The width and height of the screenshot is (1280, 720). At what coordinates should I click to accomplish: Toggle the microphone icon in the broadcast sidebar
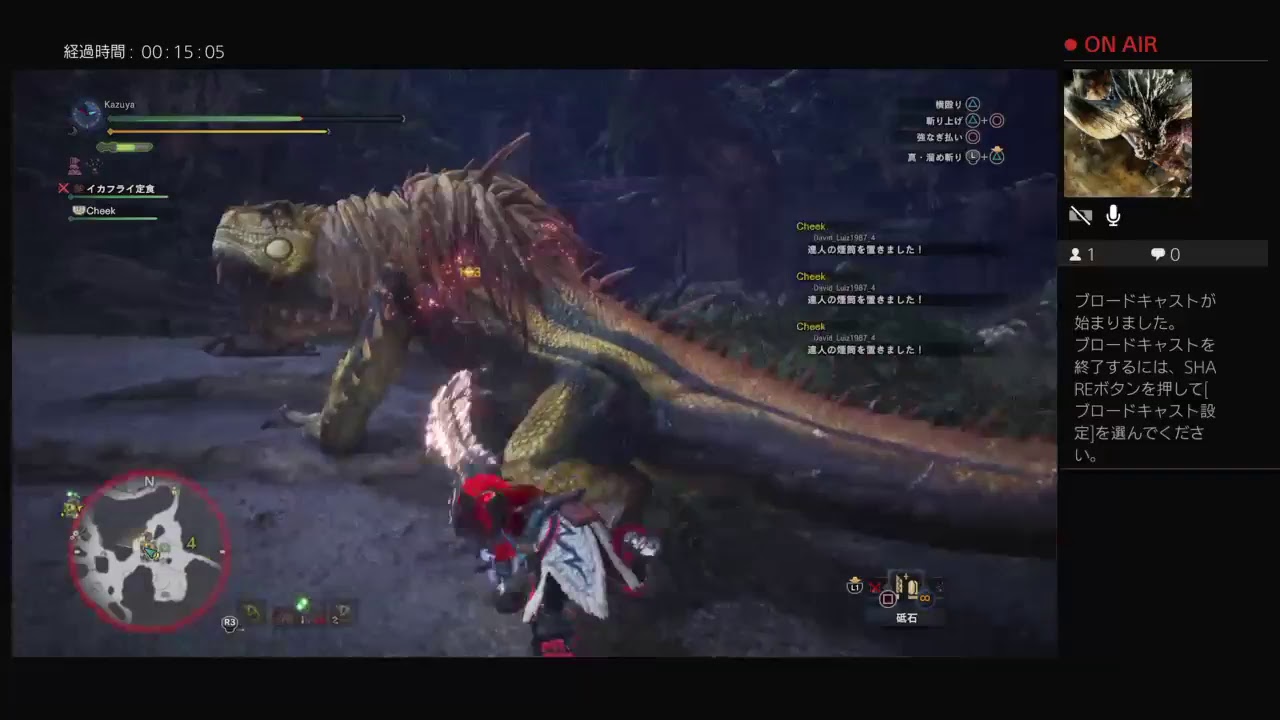(1112, 214)
